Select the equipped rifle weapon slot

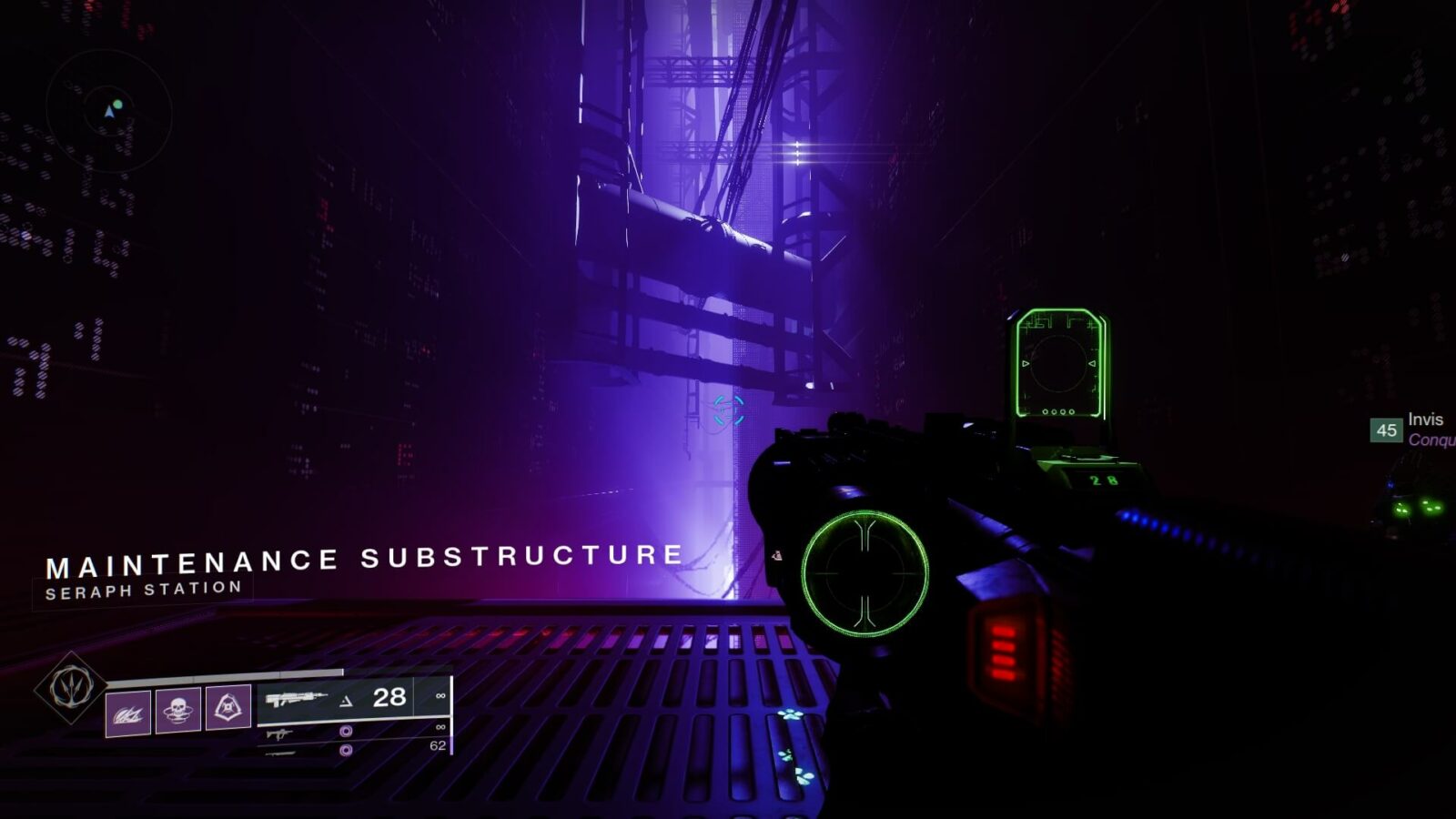click(x=335, y=698)
